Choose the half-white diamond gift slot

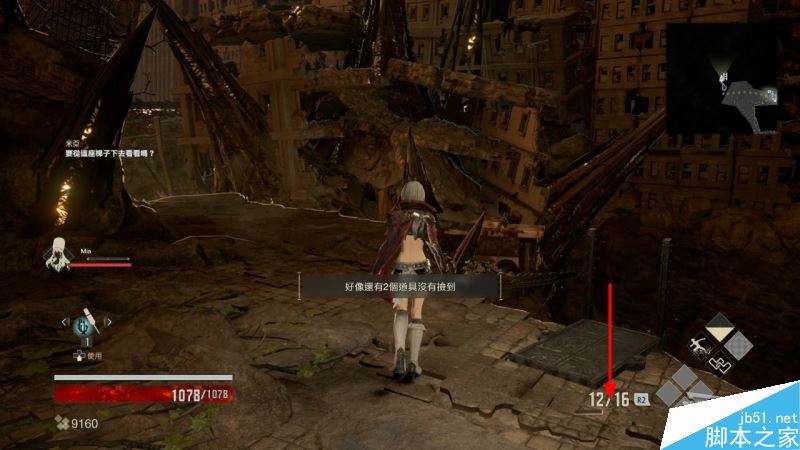coord(720,327)
